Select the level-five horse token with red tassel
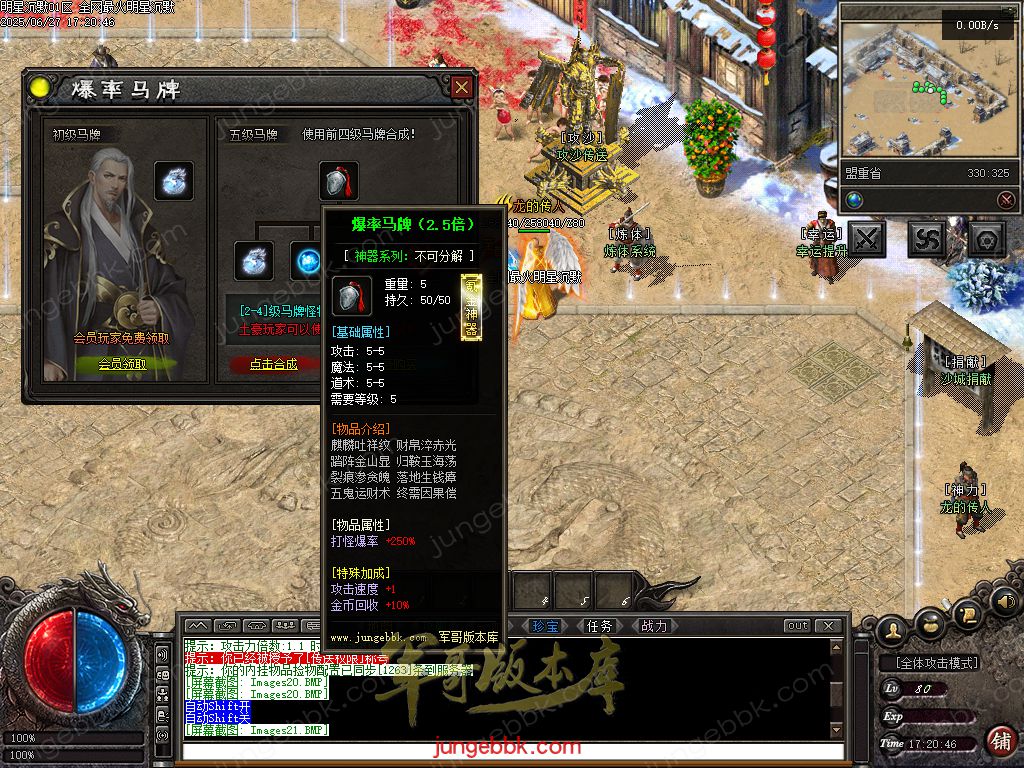The width and height of the screenshot is (1024, 768). [x=339, y=181]
